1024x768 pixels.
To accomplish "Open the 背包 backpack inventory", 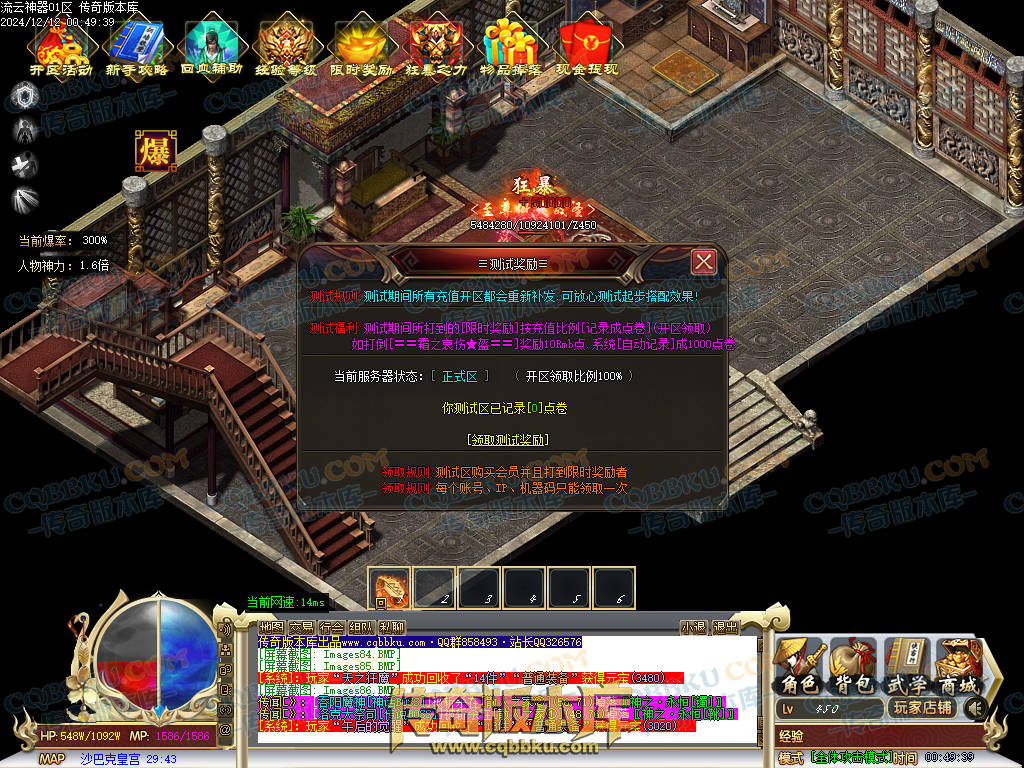I will point(852,666).
